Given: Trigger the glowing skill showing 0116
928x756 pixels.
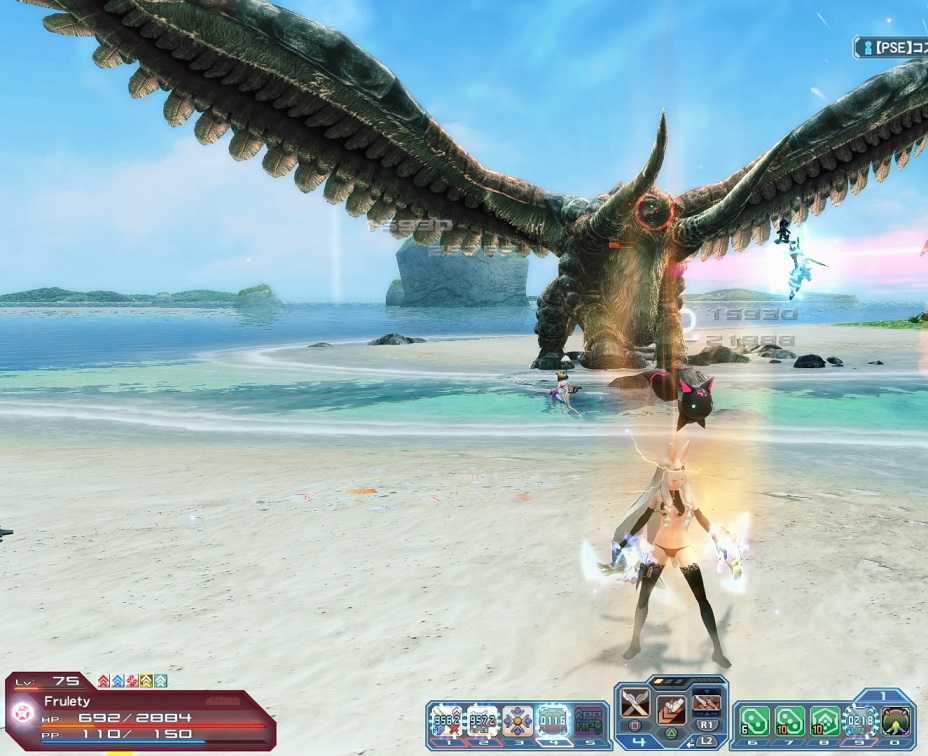Looking at the screenshot, I should 552,720.
